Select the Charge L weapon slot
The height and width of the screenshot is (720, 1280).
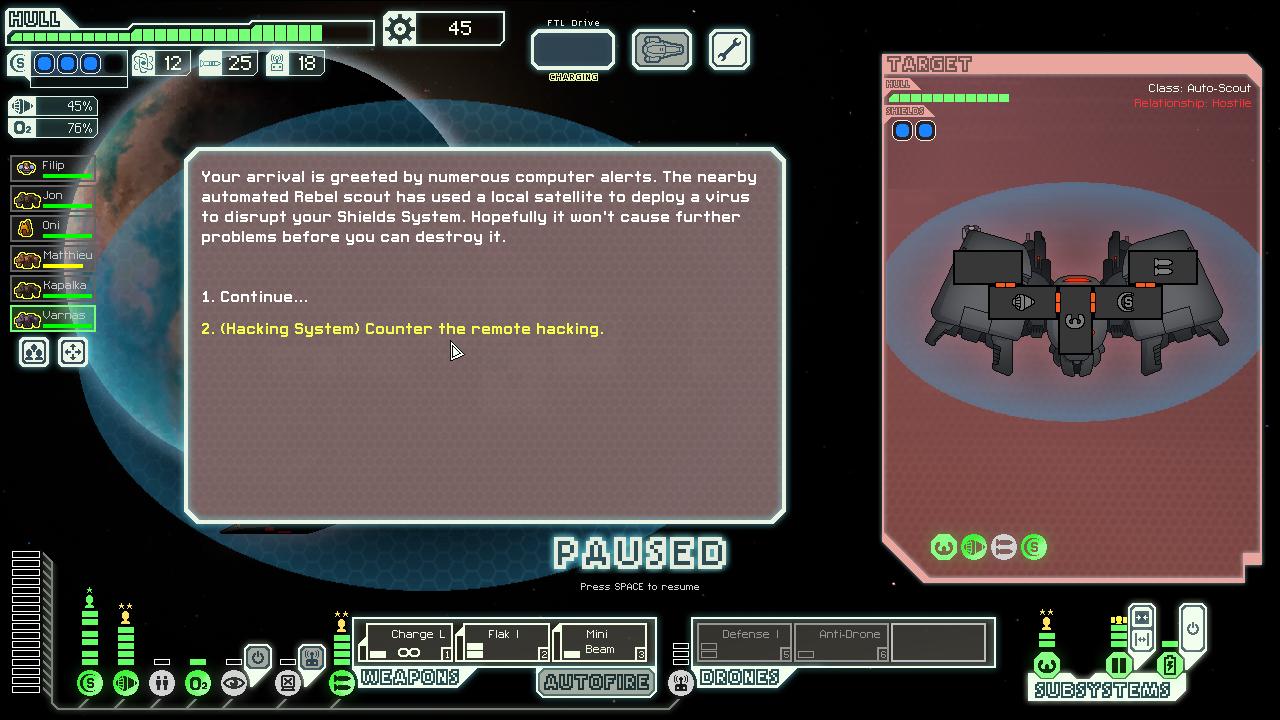tap(405, 642)
